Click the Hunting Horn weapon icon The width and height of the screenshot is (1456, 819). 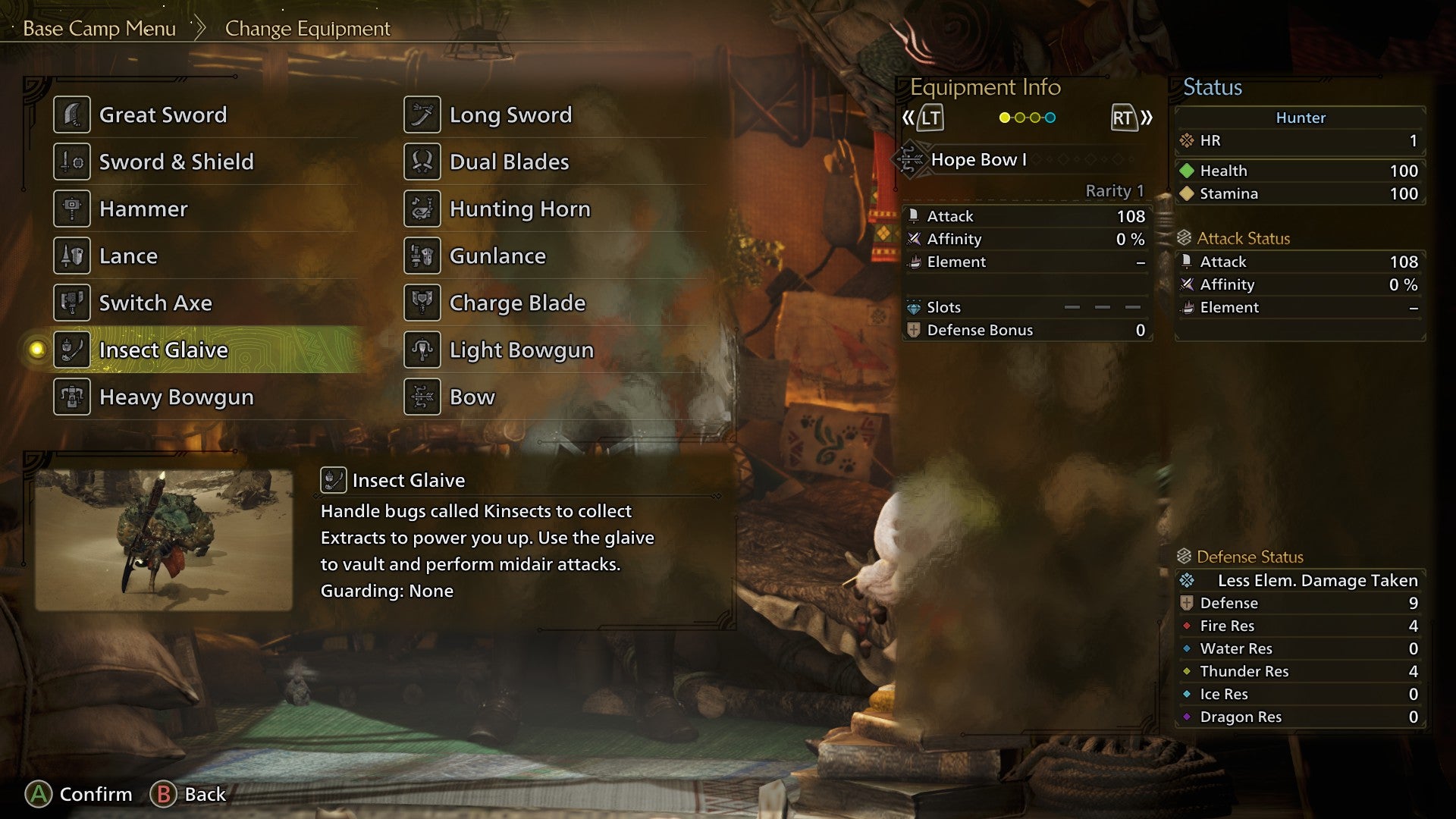coord(422,209)
